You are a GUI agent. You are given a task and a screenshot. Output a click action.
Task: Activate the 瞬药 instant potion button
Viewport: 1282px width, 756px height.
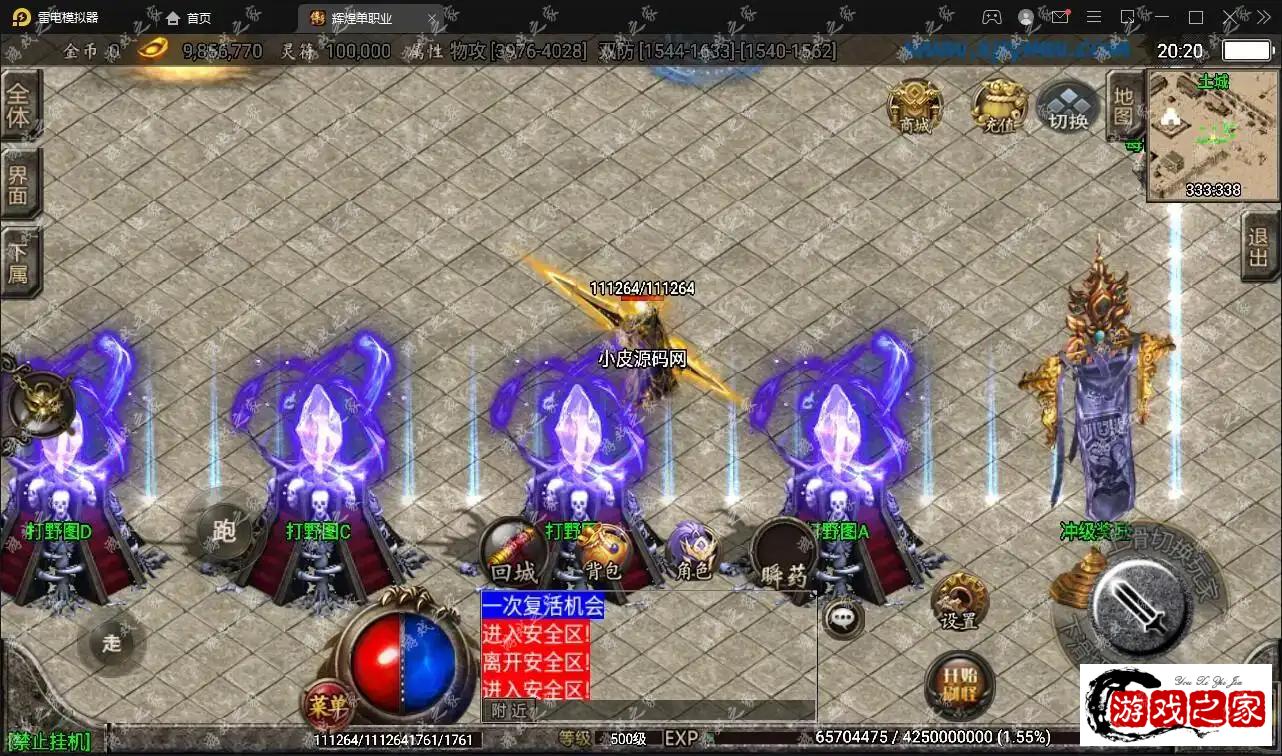coord(784,558)
